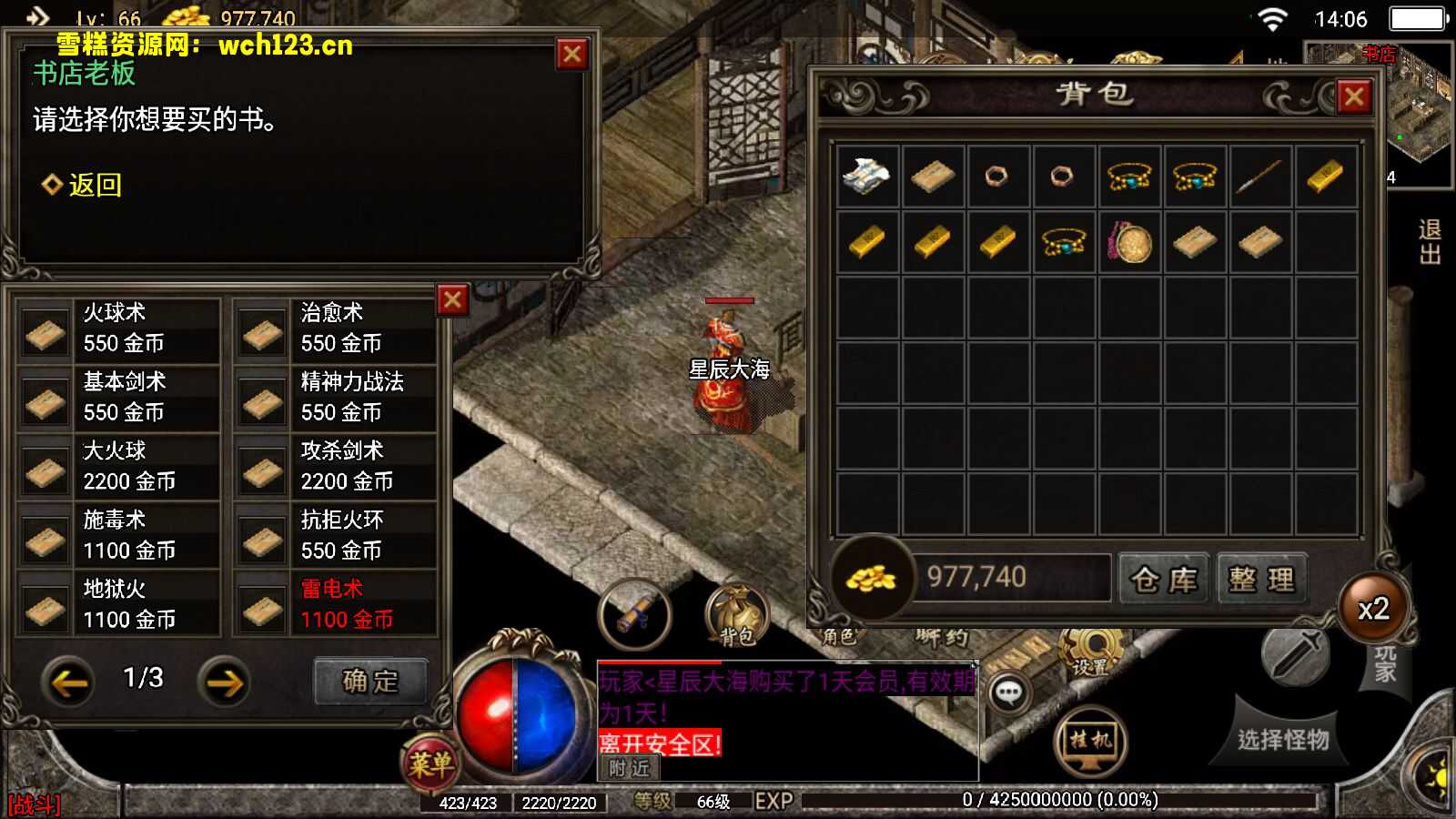Choose the 大火球 book for 2200 gold
1456x819 pixels.
click(x=119, y=468)
